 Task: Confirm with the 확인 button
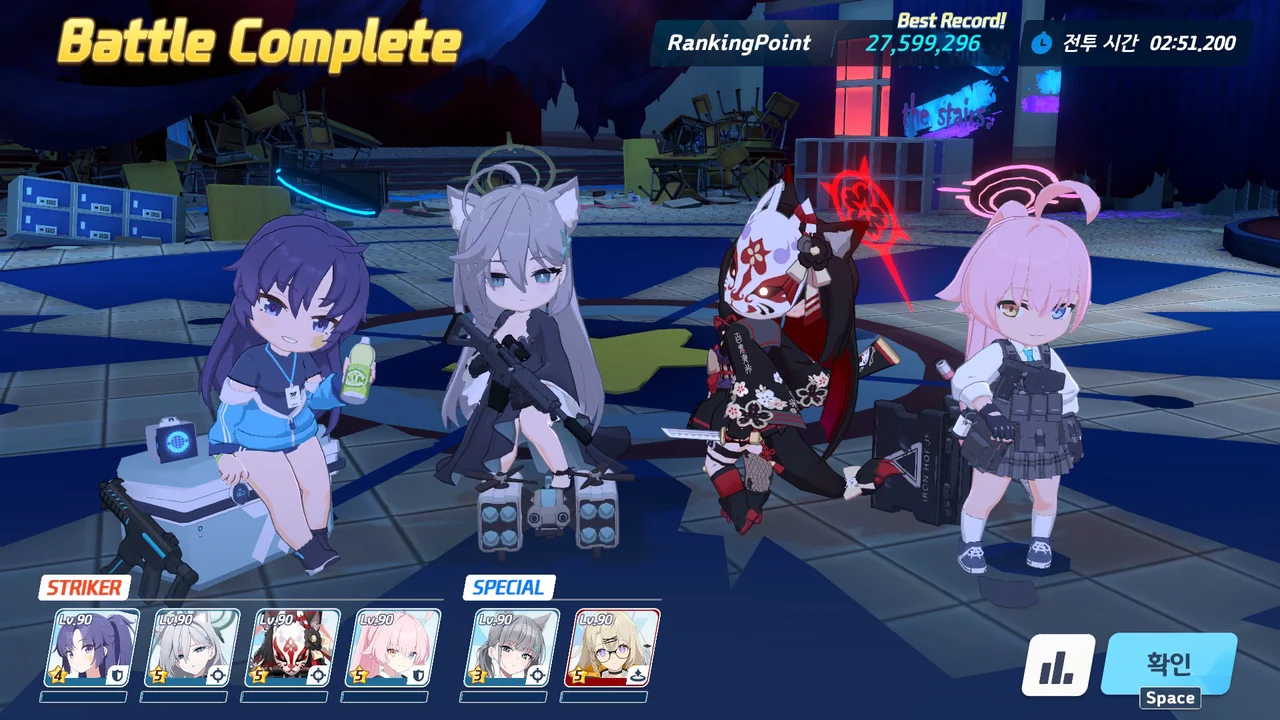(1168, 664)
